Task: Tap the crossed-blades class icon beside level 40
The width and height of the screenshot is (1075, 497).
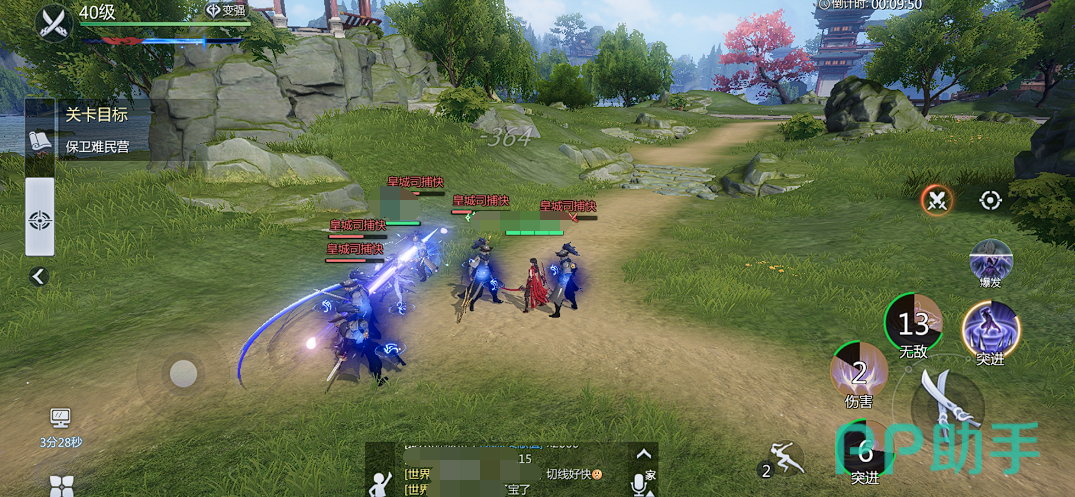Action: 52,21
